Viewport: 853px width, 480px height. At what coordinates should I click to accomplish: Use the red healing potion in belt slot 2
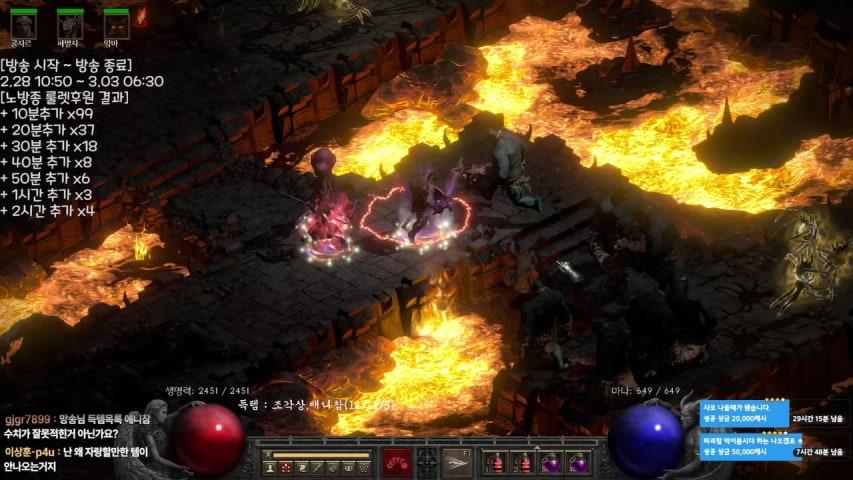pyautogui.click(x=521, y=462)
